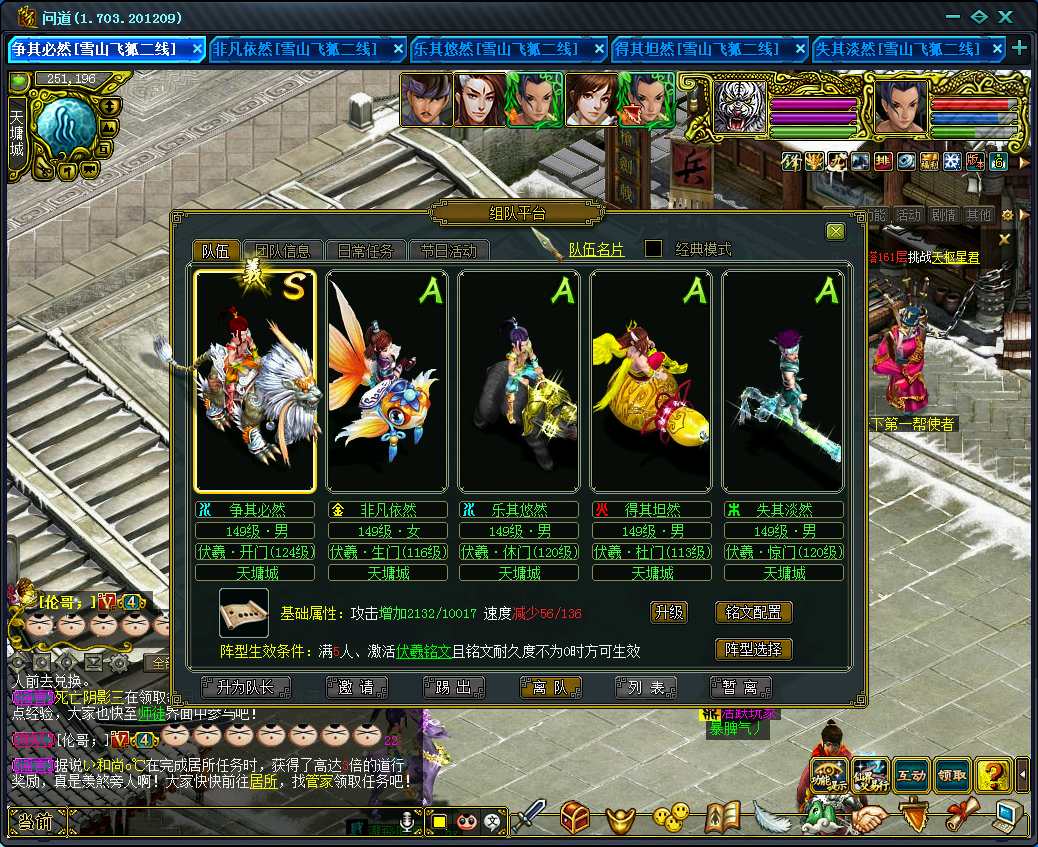Open the 日常任务 tab
Viewport: 1038px width, 847px height.
(x=365, y=251)
